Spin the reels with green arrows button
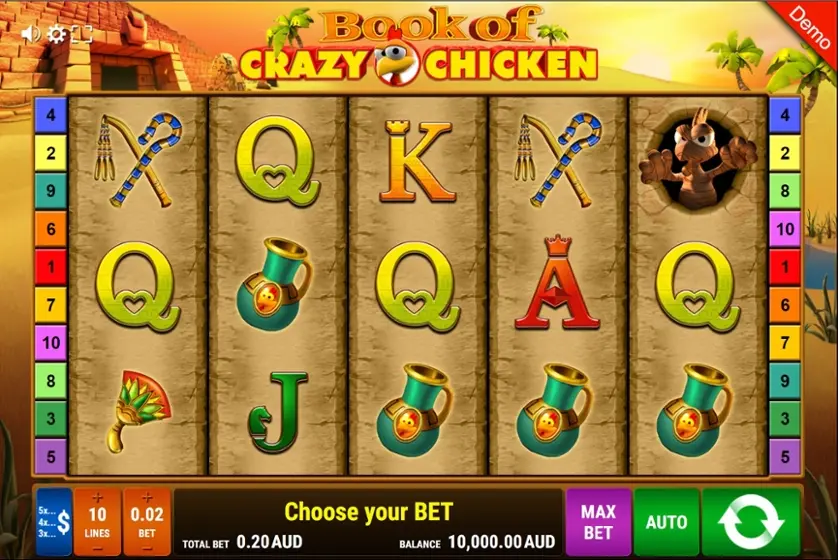Screen dimensions: 838x560 click(x=751, y=521)
